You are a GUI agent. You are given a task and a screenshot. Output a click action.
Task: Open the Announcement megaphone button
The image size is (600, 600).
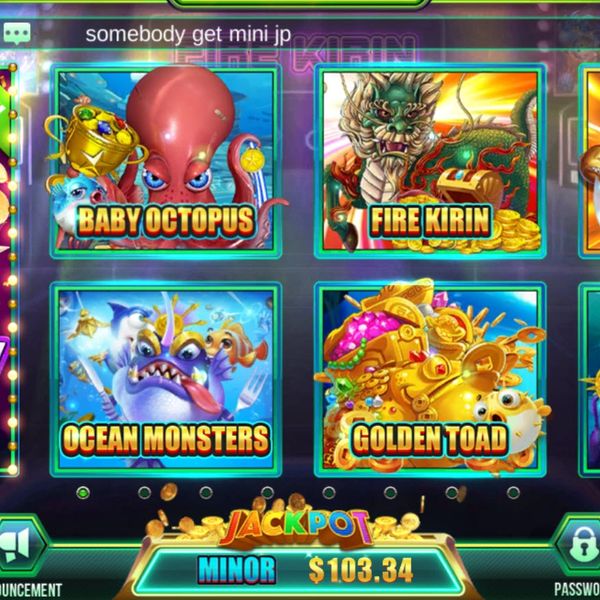coord(22,545)
